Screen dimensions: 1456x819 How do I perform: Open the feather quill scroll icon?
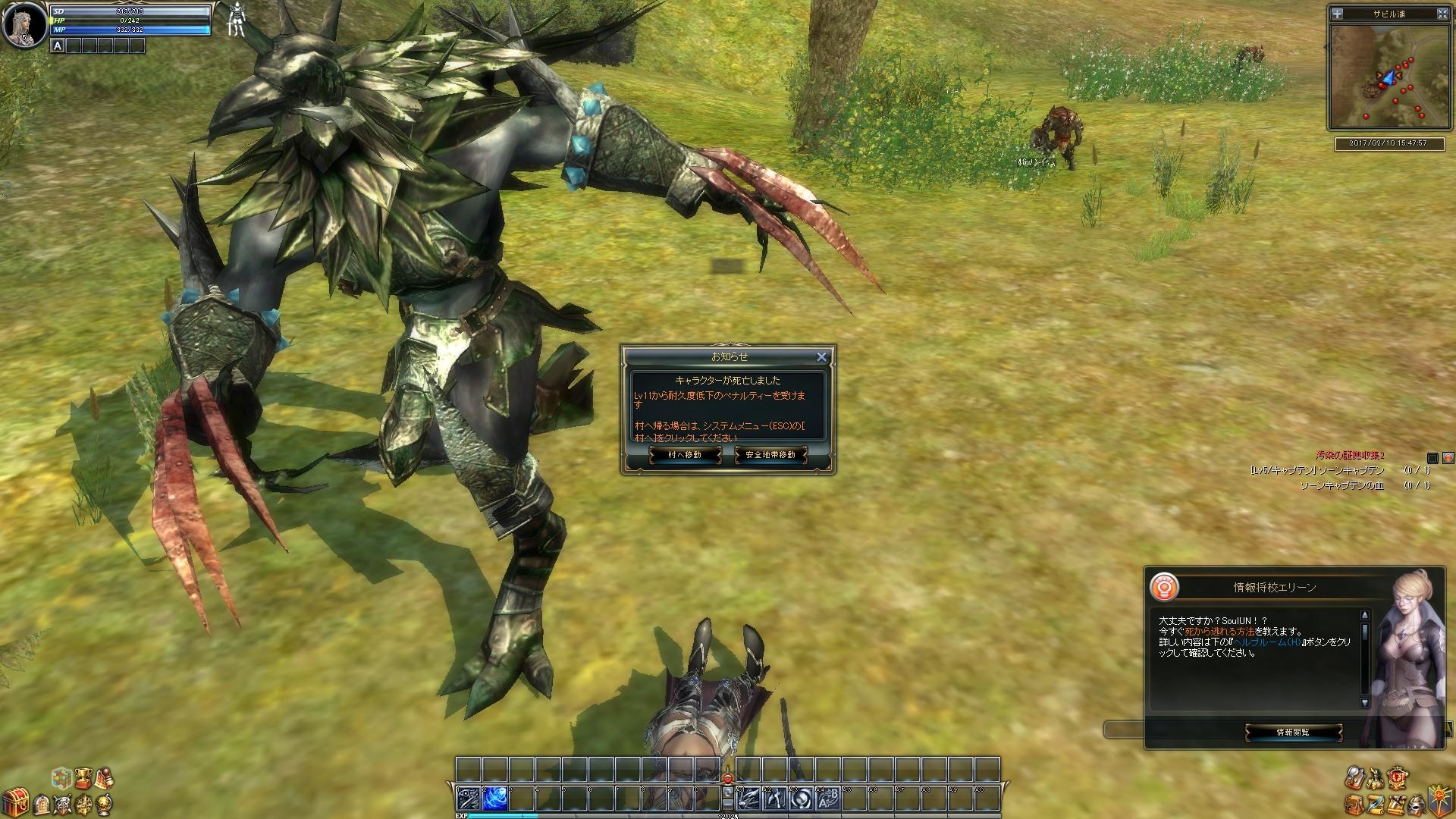[x=1376, y=803]
